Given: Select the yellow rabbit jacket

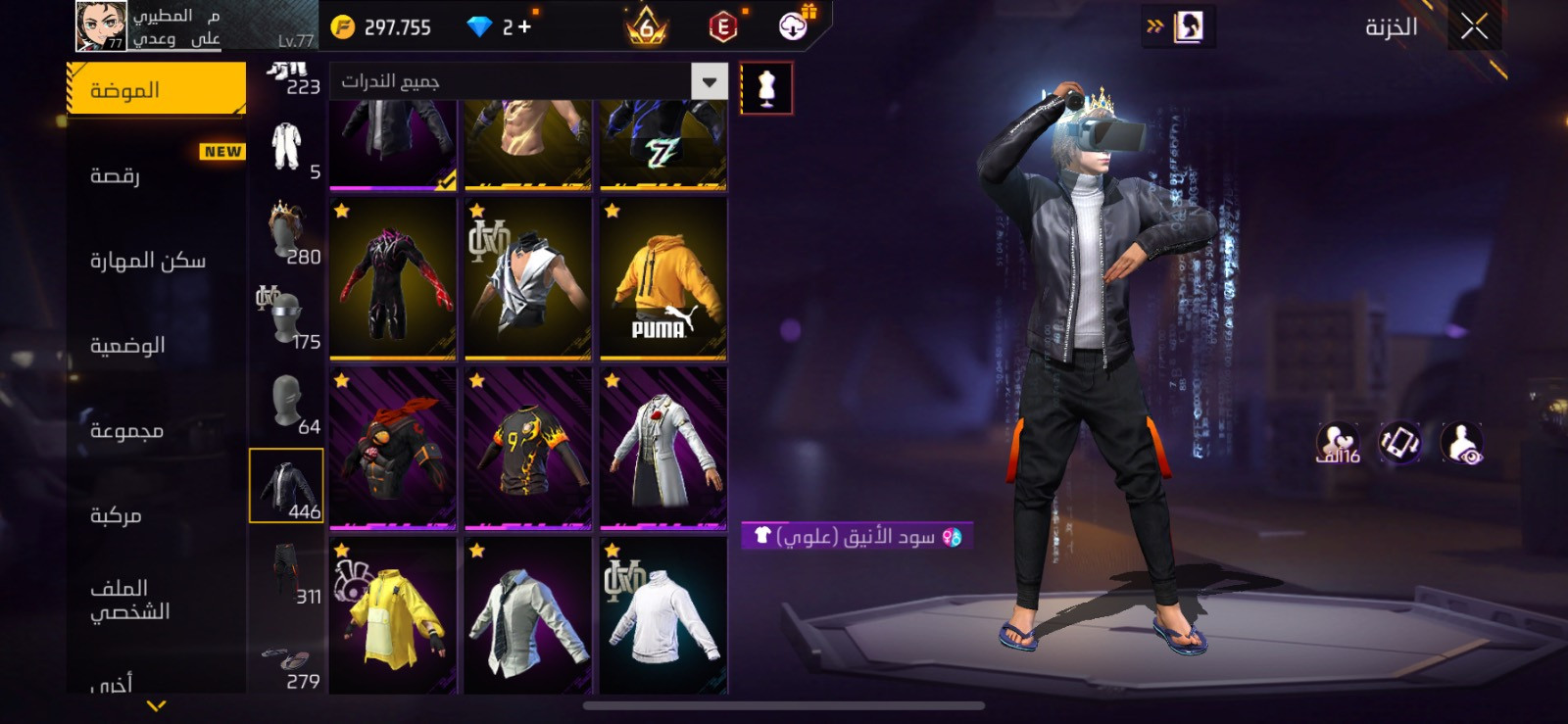Looking at the screenshot, I should [x=393, y=617].
